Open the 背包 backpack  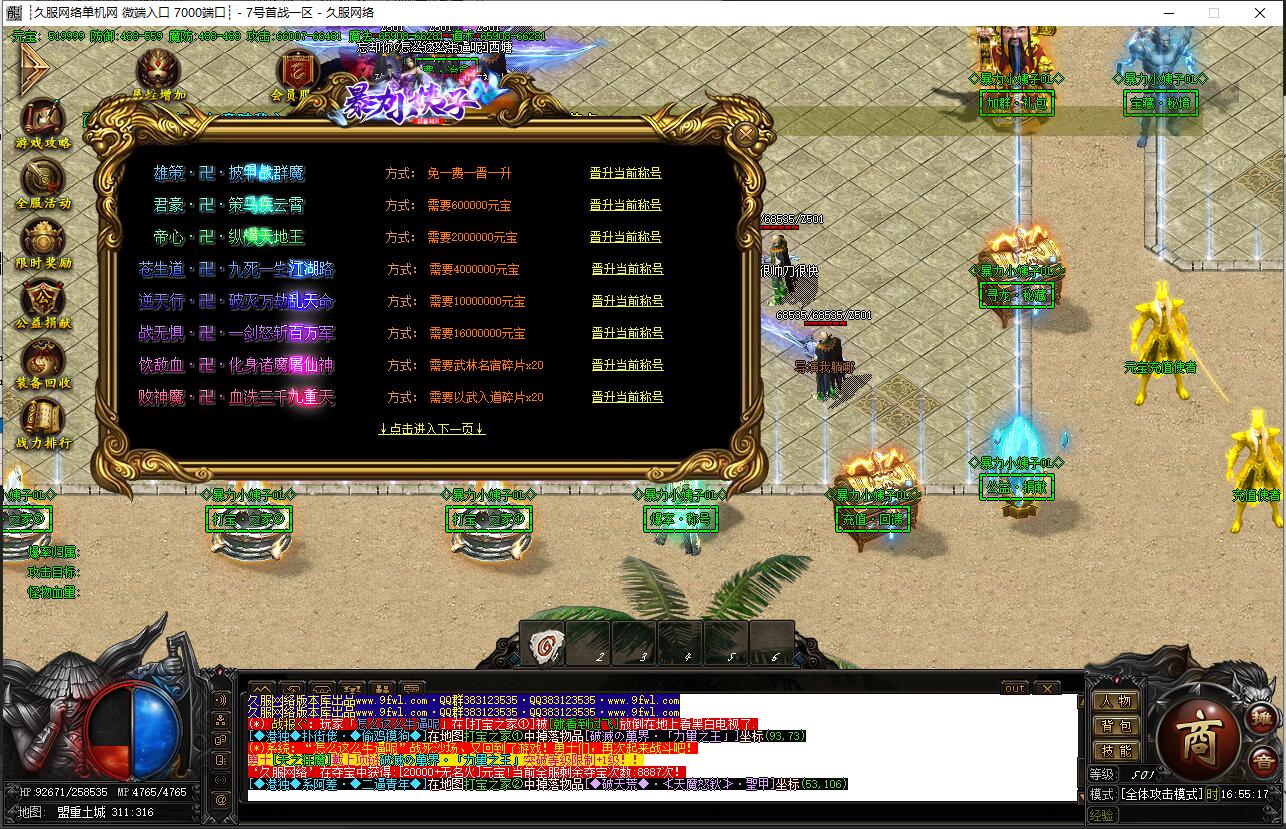[1115, 726]
